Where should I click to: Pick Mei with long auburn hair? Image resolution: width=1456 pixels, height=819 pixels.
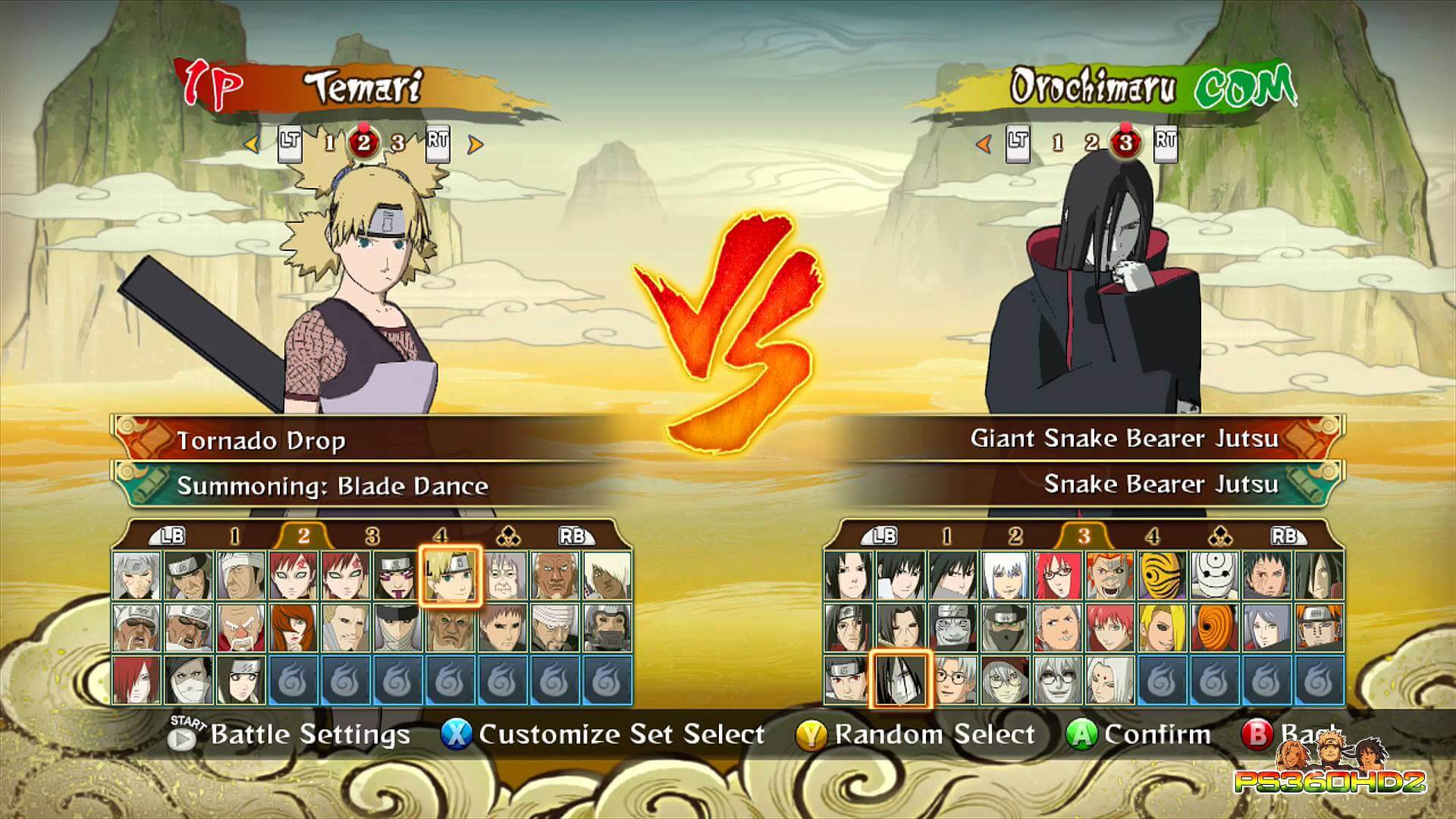point(293,627)
